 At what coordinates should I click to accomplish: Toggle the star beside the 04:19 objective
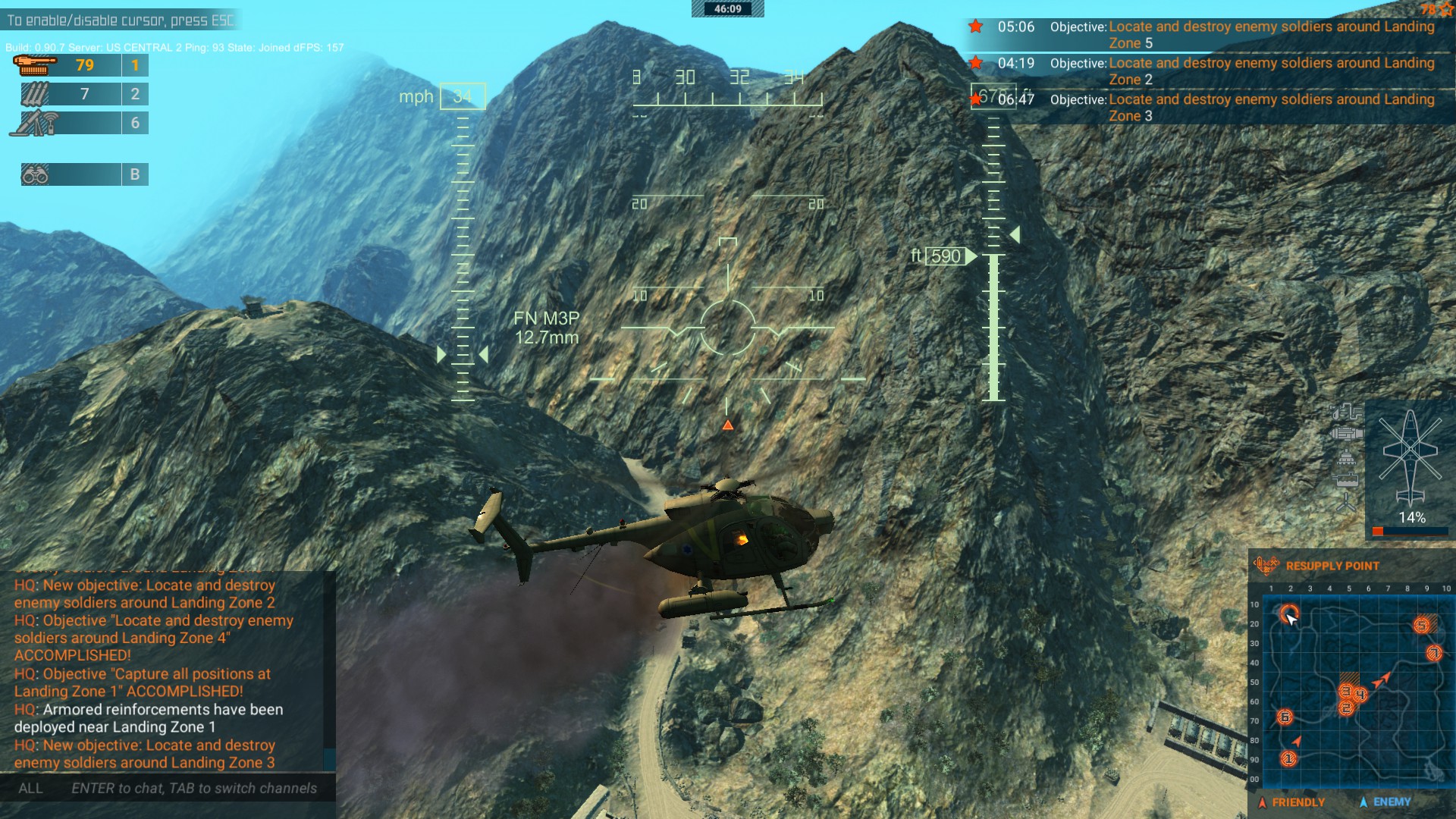(977, 64)
